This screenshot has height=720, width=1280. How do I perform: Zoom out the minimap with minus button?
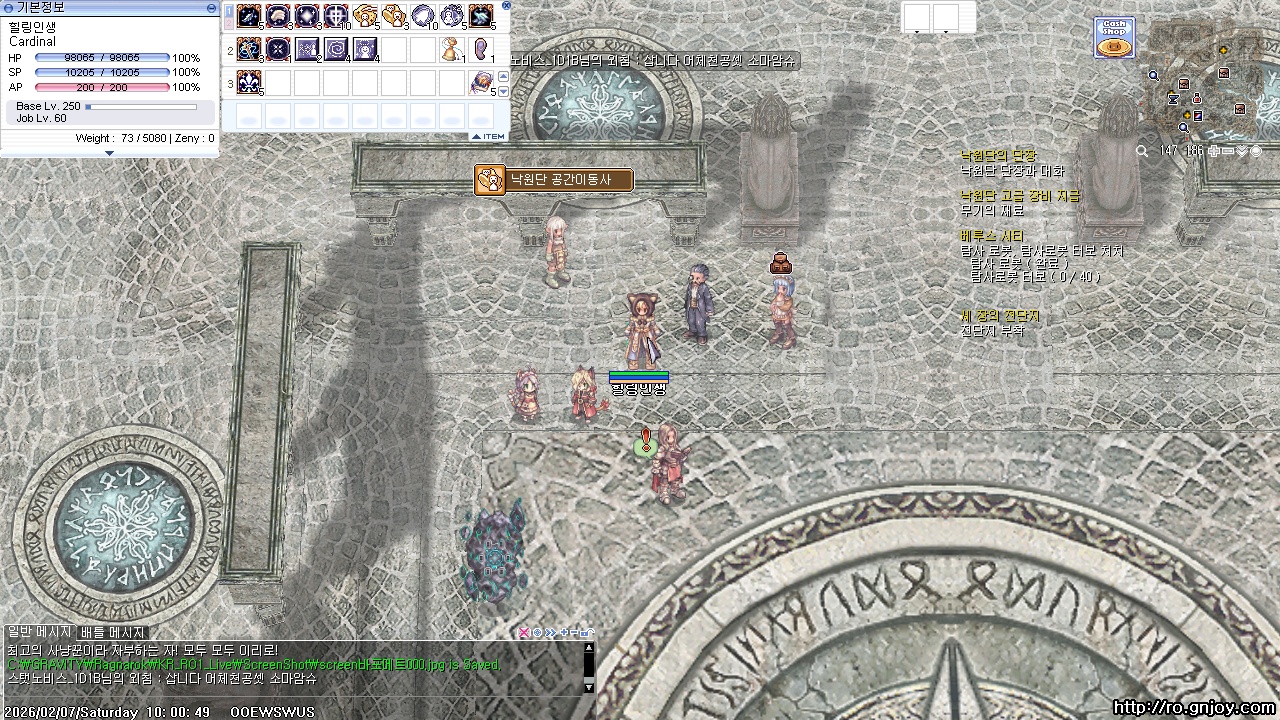point(1228,151)
